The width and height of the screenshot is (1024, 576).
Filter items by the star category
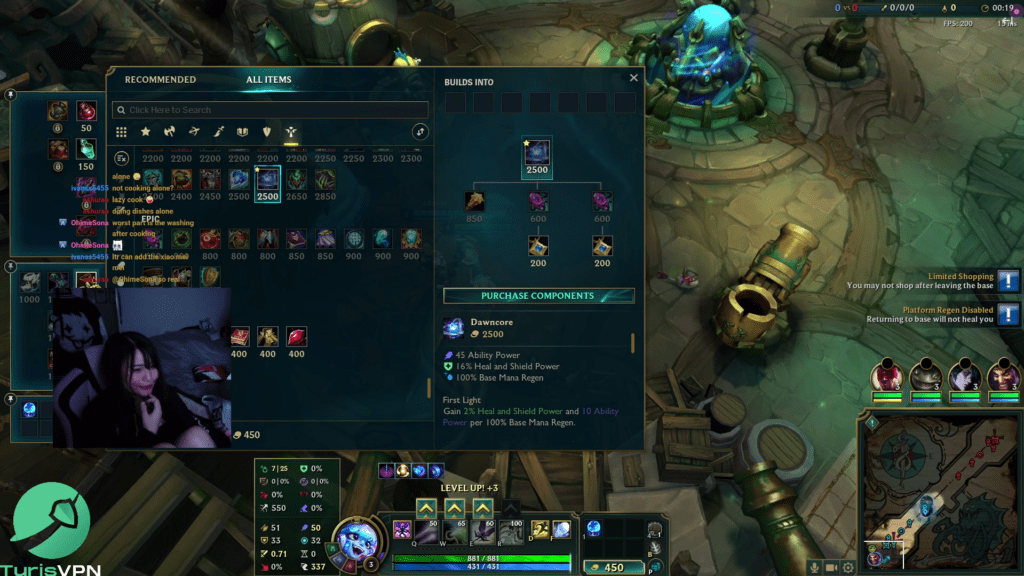(146, 132)
